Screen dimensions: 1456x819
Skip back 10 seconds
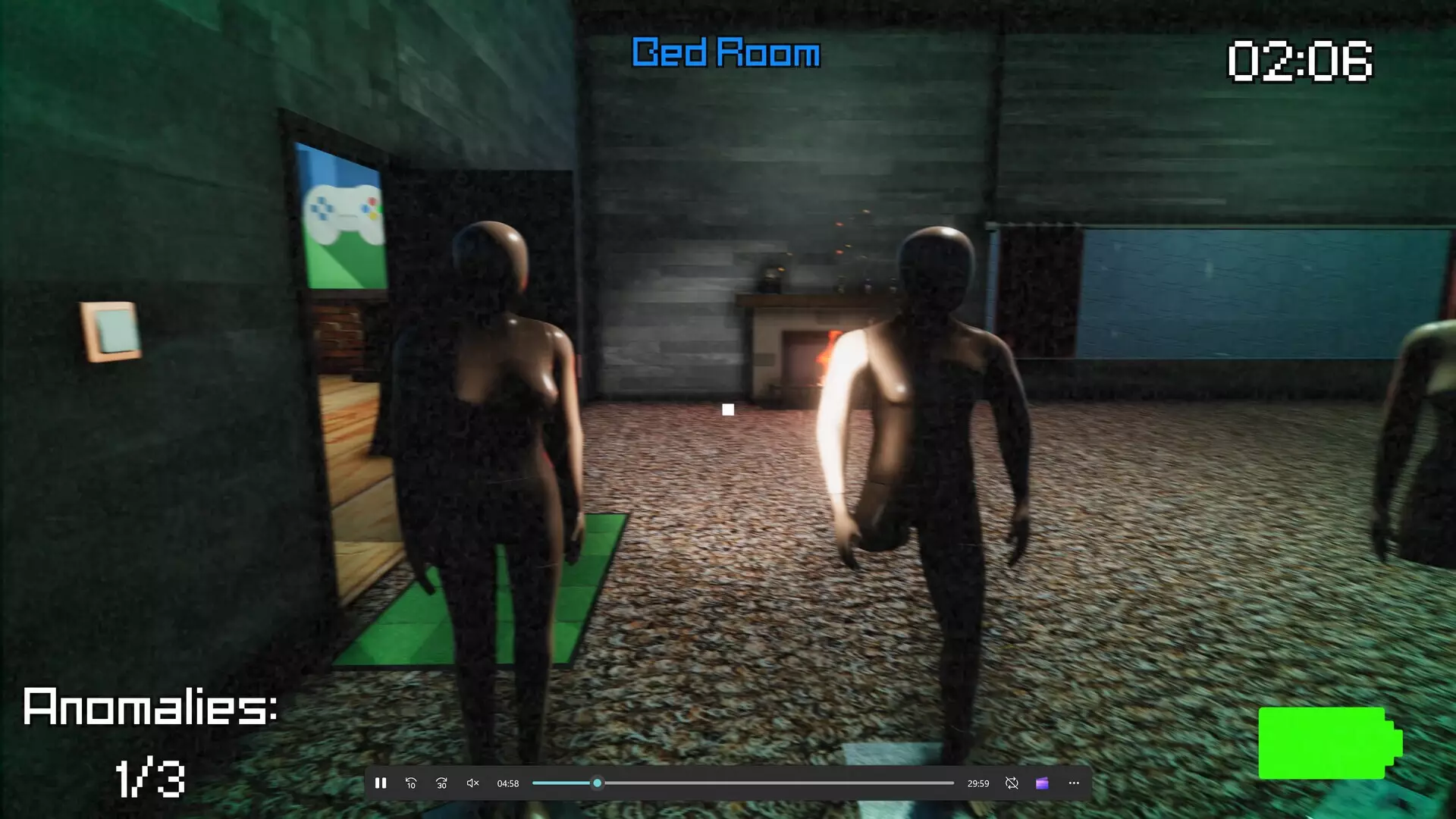coord(411,783)
